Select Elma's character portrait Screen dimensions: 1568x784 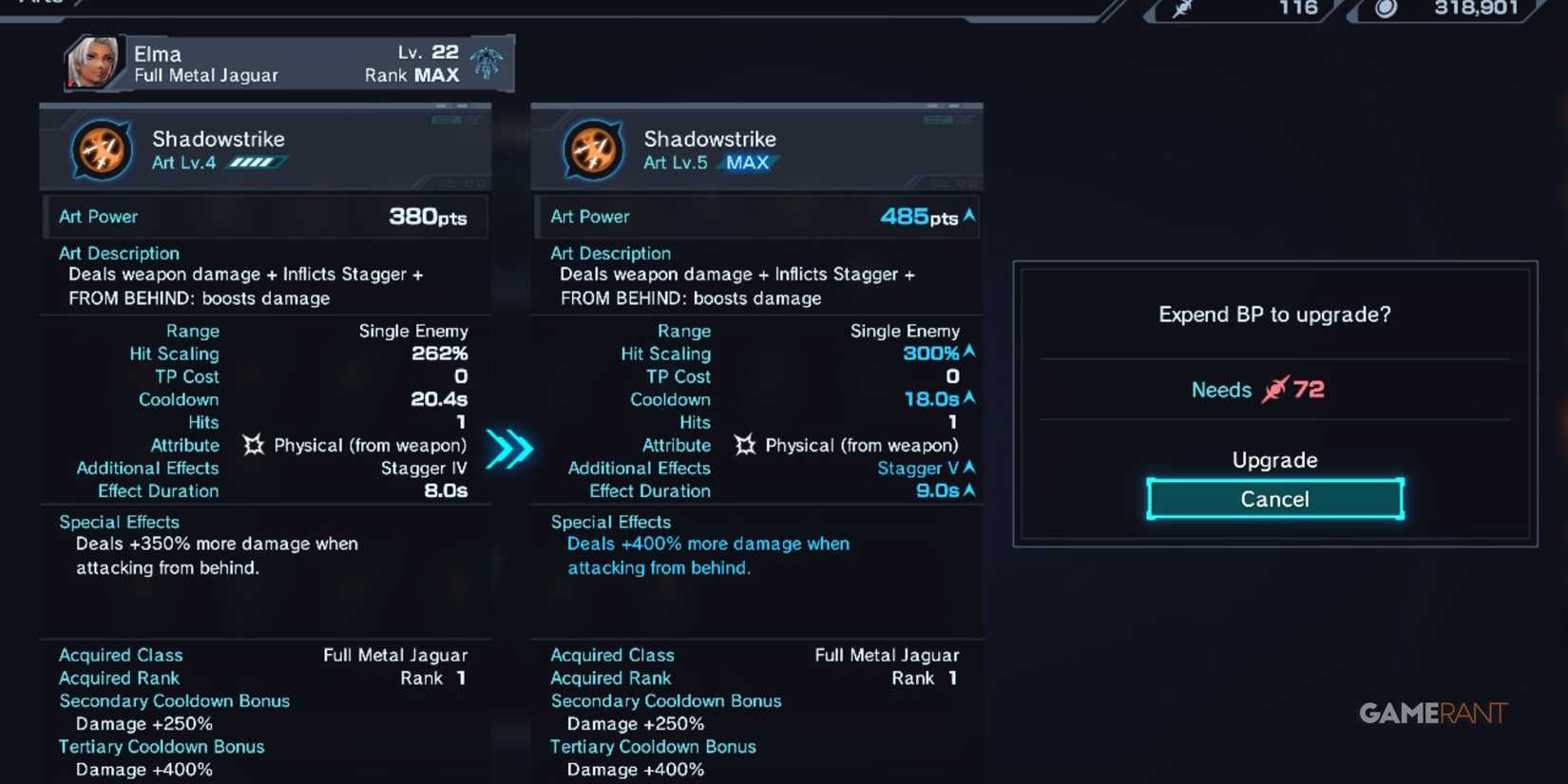click(92, 64)
